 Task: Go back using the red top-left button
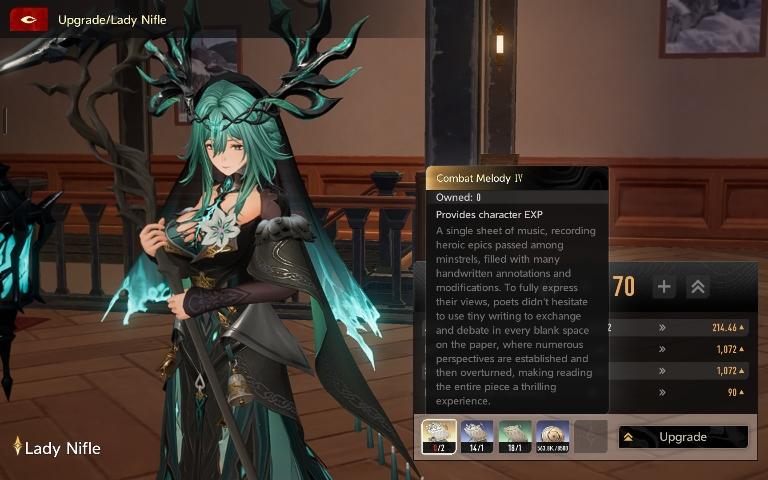pos(28,19)
